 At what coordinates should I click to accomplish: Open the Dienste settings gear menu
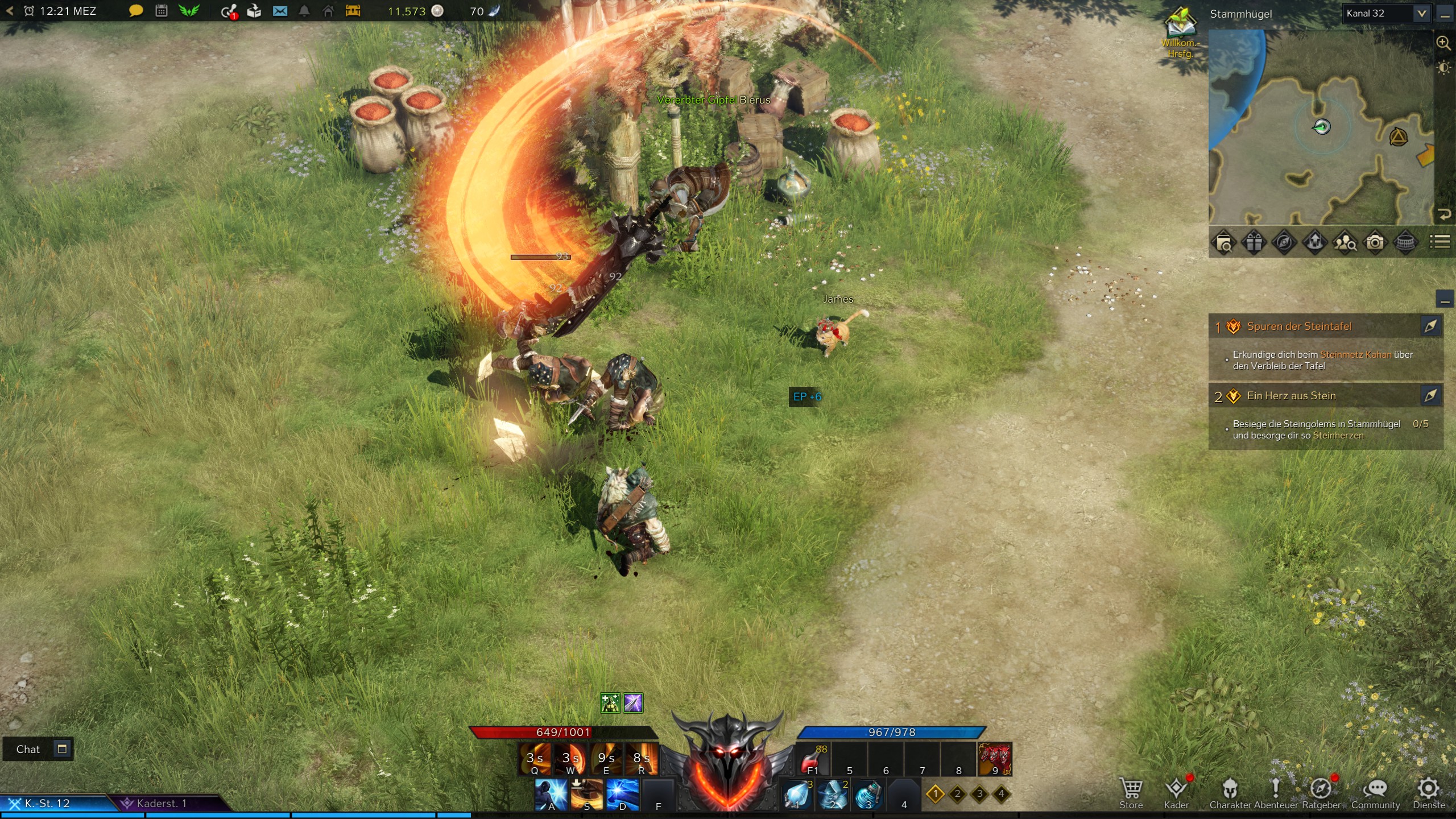pyautogui.click(x=1428, y=793)
